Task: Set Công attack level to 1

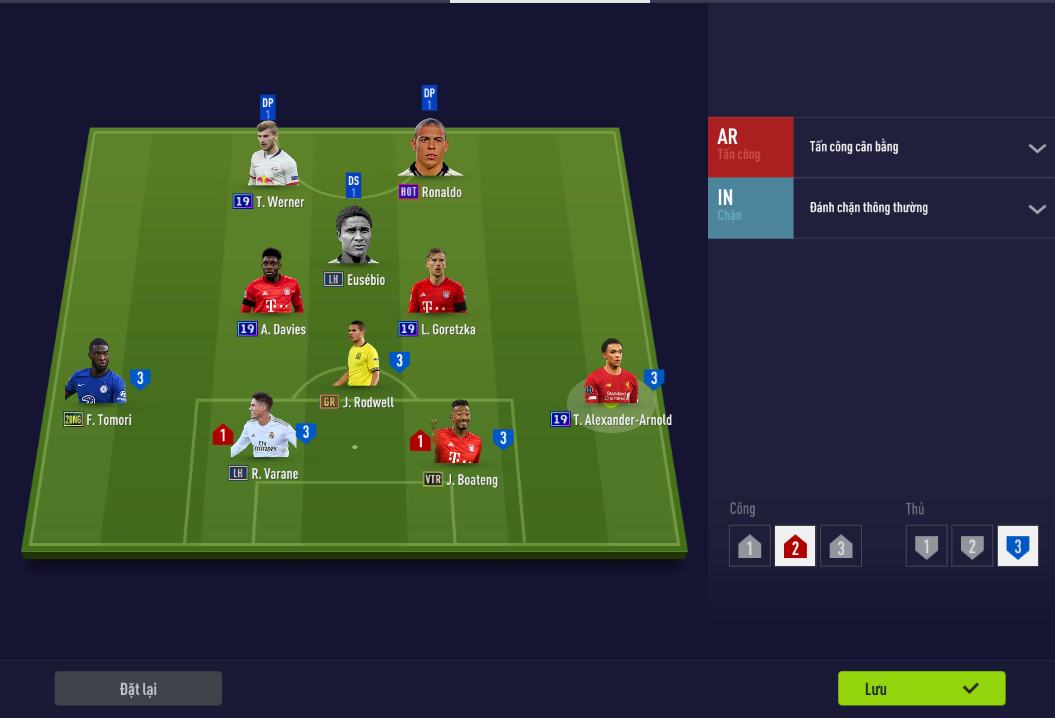Action: (750, 547)
